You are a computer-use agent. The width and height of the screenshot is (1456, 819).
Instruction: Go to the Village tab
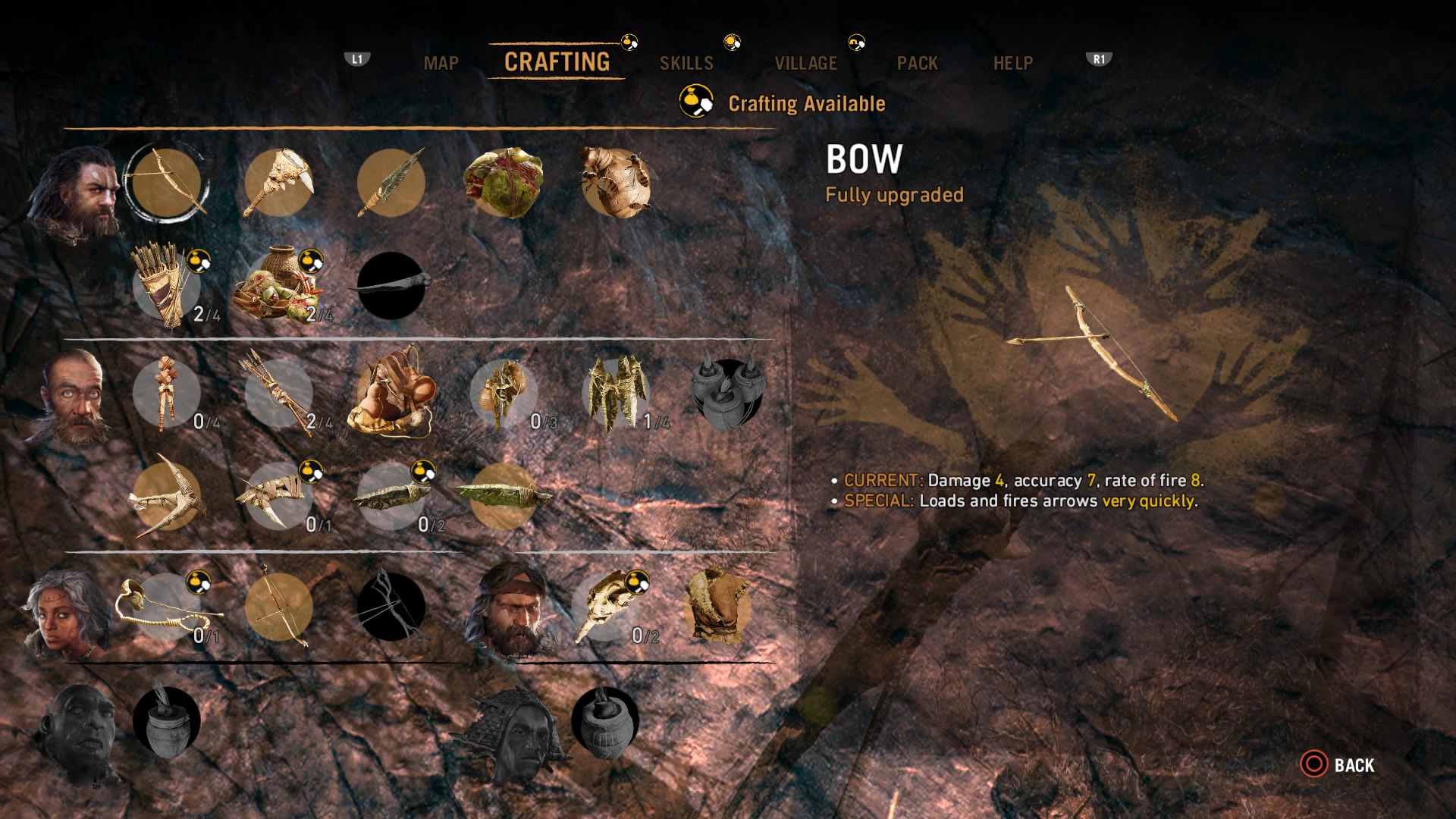tap(805, 63)
